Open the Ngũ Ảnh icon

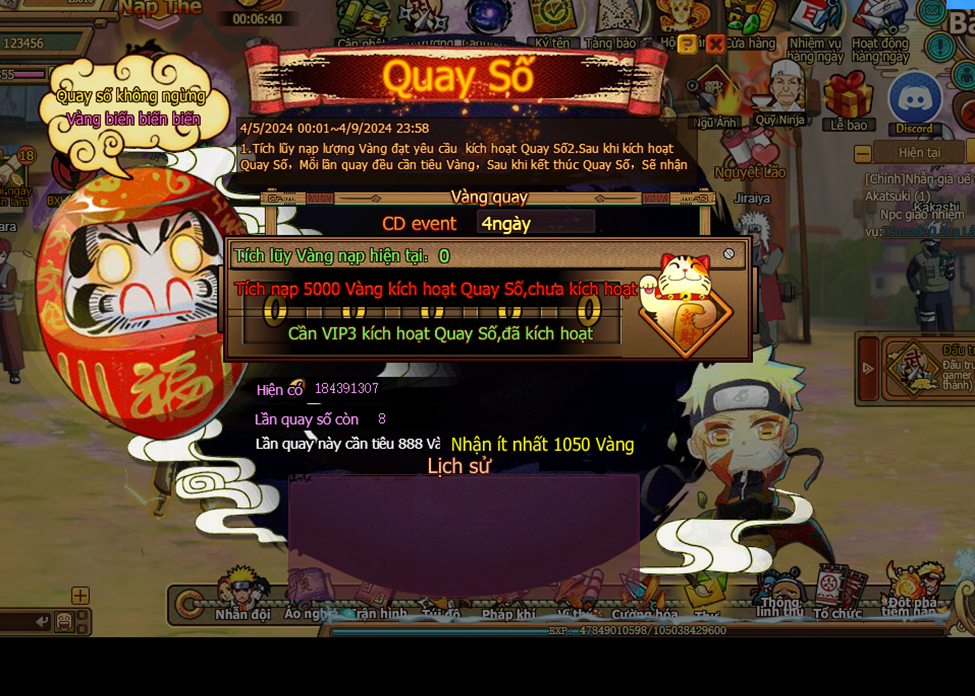pyautogui.click(x=714, y=97)
